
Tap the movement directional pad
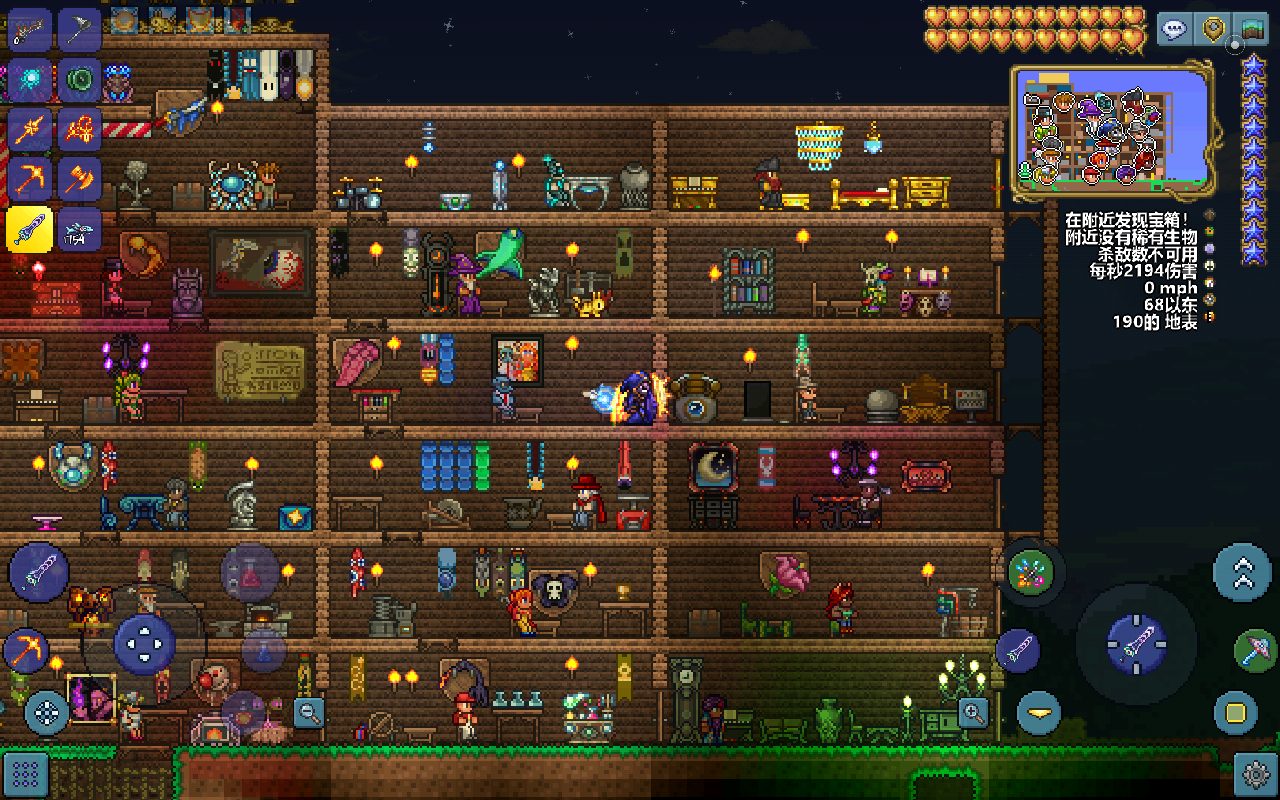tap(144, 644)
